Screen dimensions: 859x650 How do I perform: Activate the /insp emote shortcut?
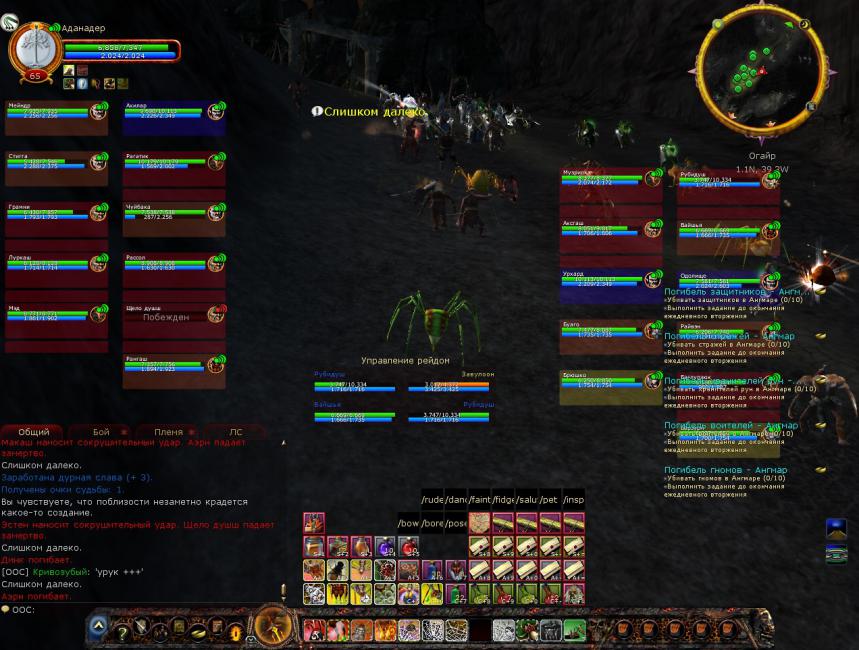[573, 499]
